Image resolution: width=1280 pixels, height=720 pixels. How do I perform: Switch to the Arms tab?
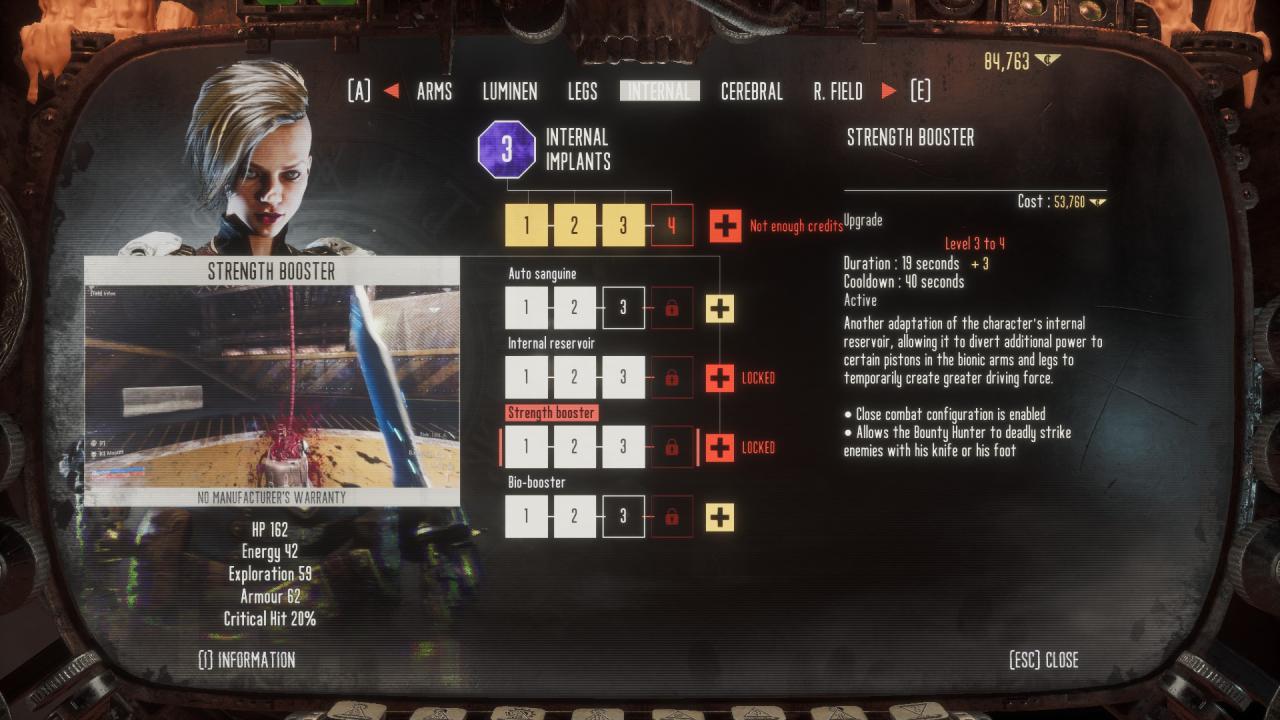[x=434, y=92]
